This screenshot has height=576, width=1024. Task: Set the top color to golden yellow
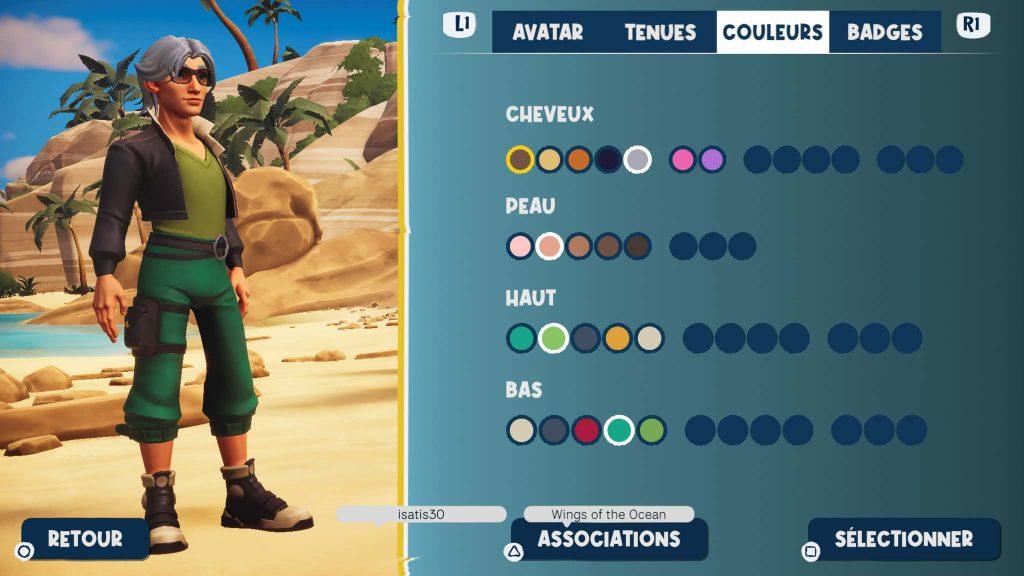(617, 338)
